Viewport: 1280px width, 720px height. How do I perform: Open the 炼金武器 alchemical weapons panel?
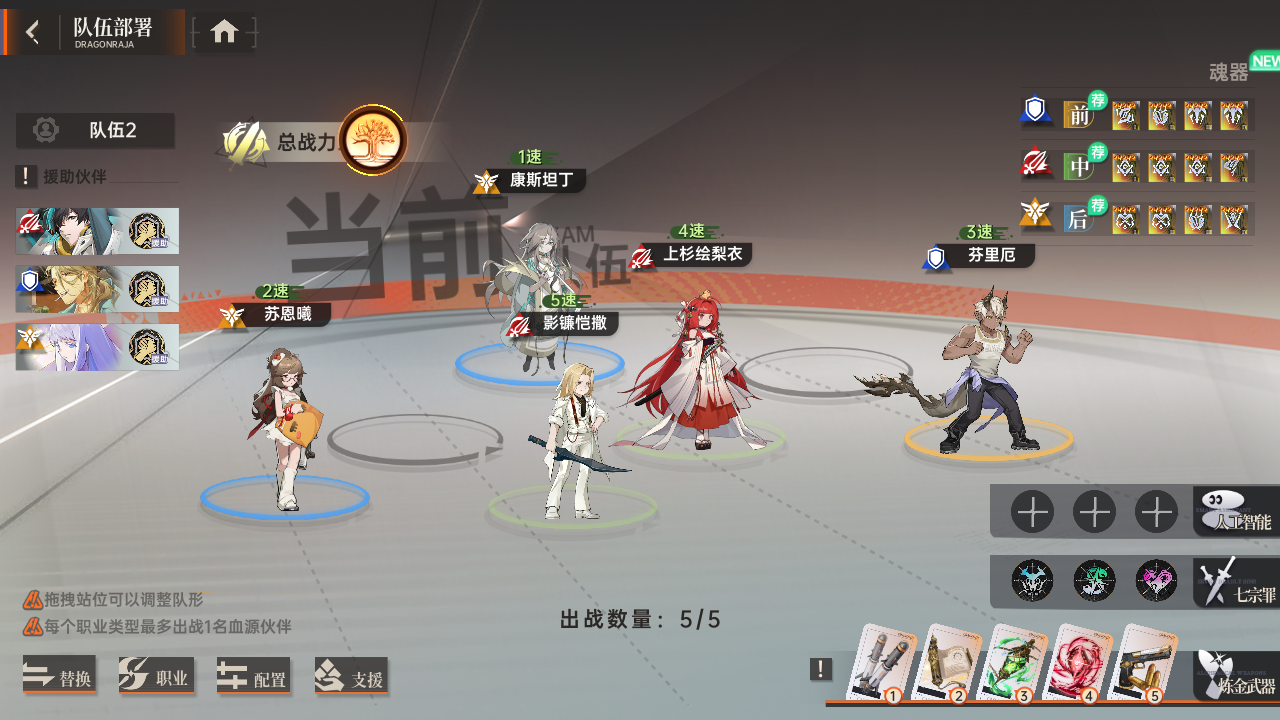[1235, 677]
